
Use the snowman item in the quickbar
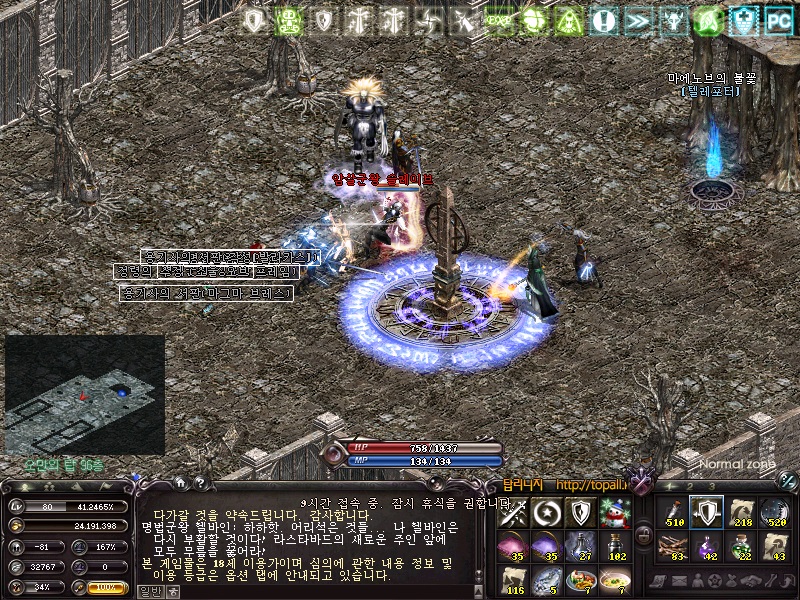612,513
